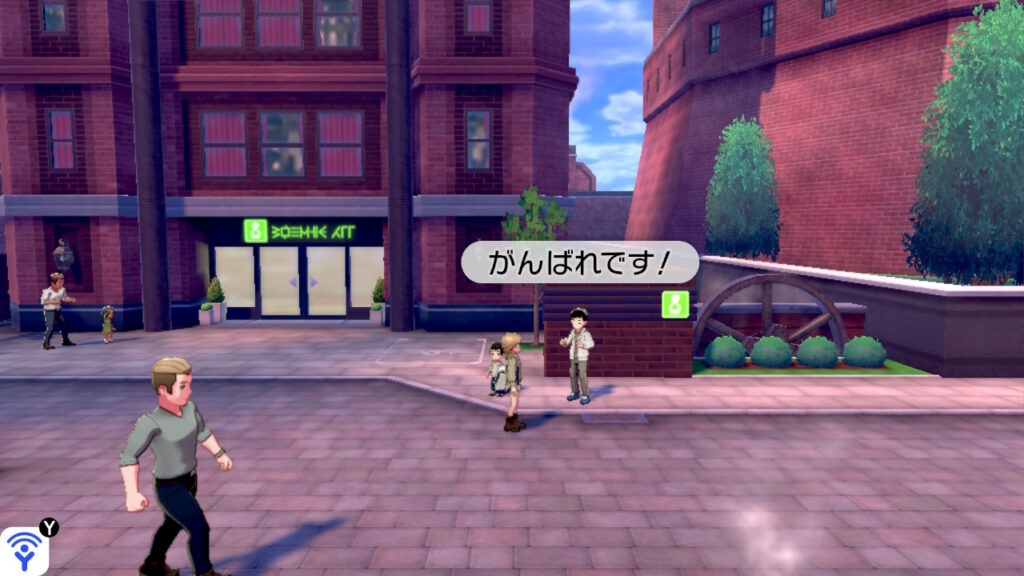1024x576 pixels.
Task: Open the Y-Comm wireless icon
Action: [24, 550]
